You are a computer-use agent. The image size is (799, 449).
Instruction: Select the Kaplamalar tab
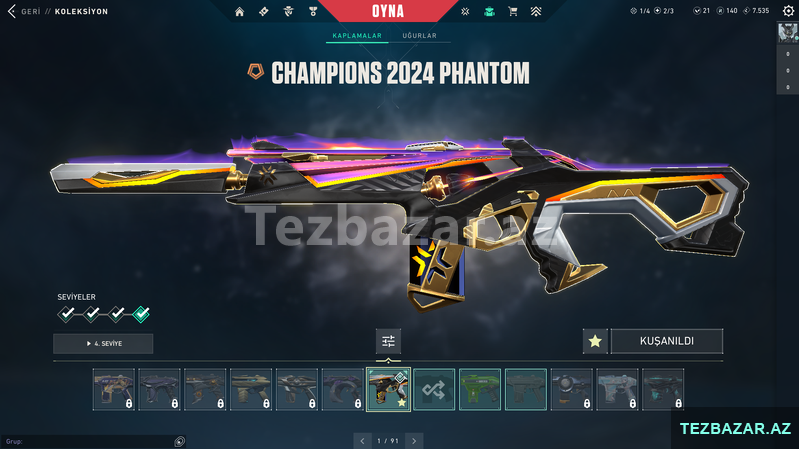coord(357,36)
